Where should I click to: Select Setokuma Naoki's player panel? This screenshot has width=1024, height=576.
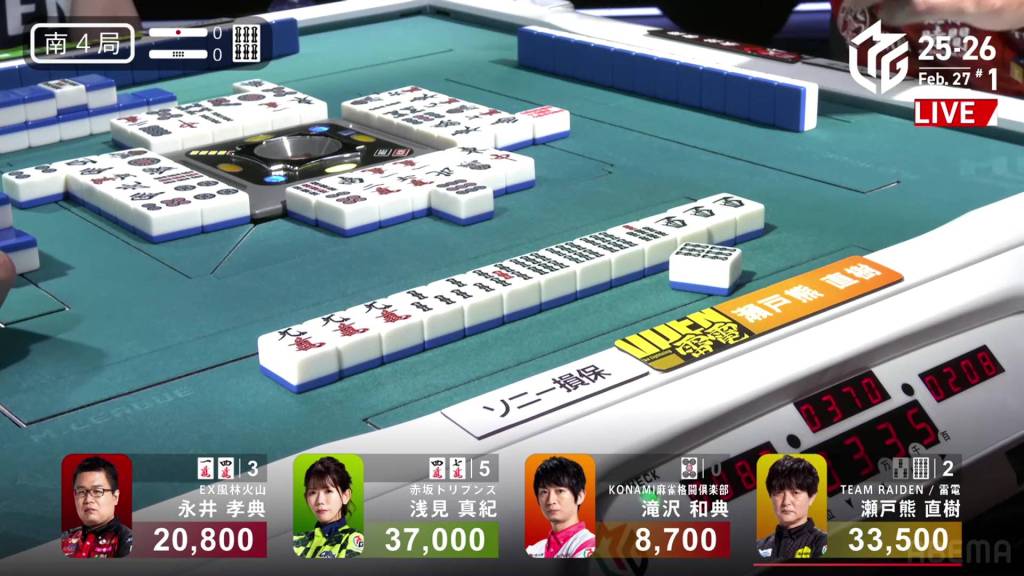point(859,506)
